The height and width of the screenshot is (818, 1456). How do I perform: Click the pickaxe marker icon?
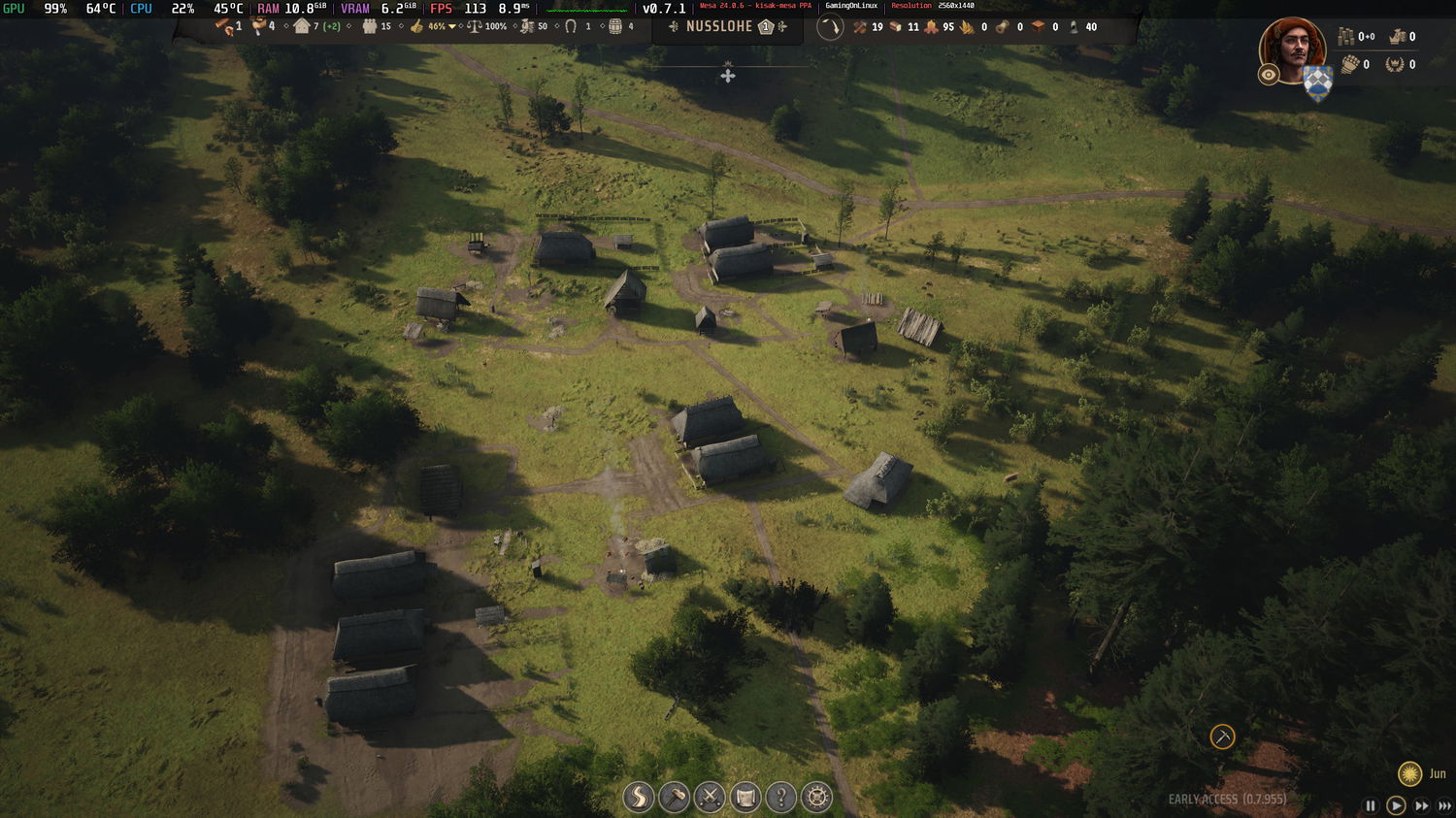point(1222,736)
